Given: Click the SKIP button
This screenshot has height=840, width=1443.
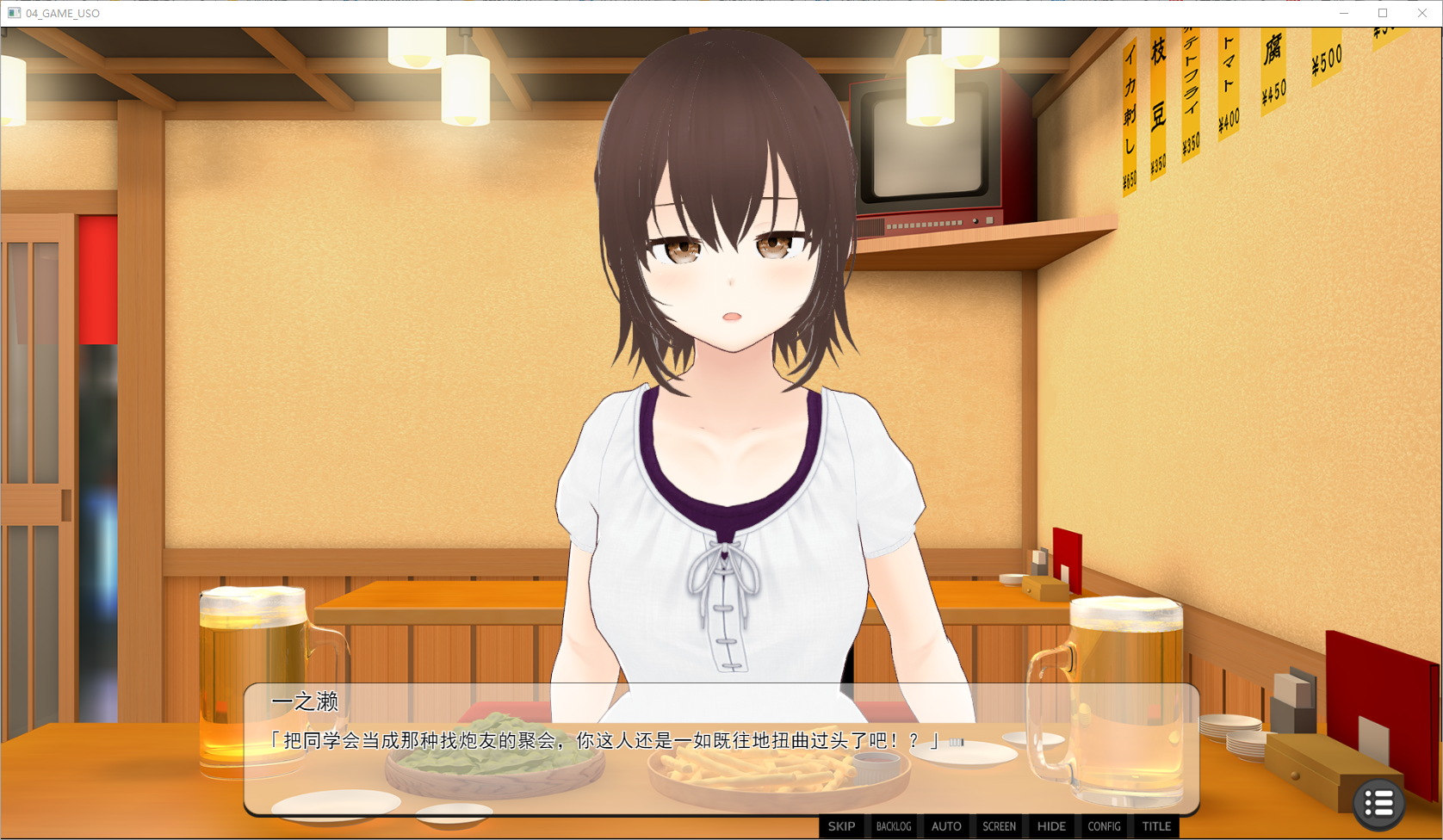Looking at the screenshot, I should tap(841, 826).
